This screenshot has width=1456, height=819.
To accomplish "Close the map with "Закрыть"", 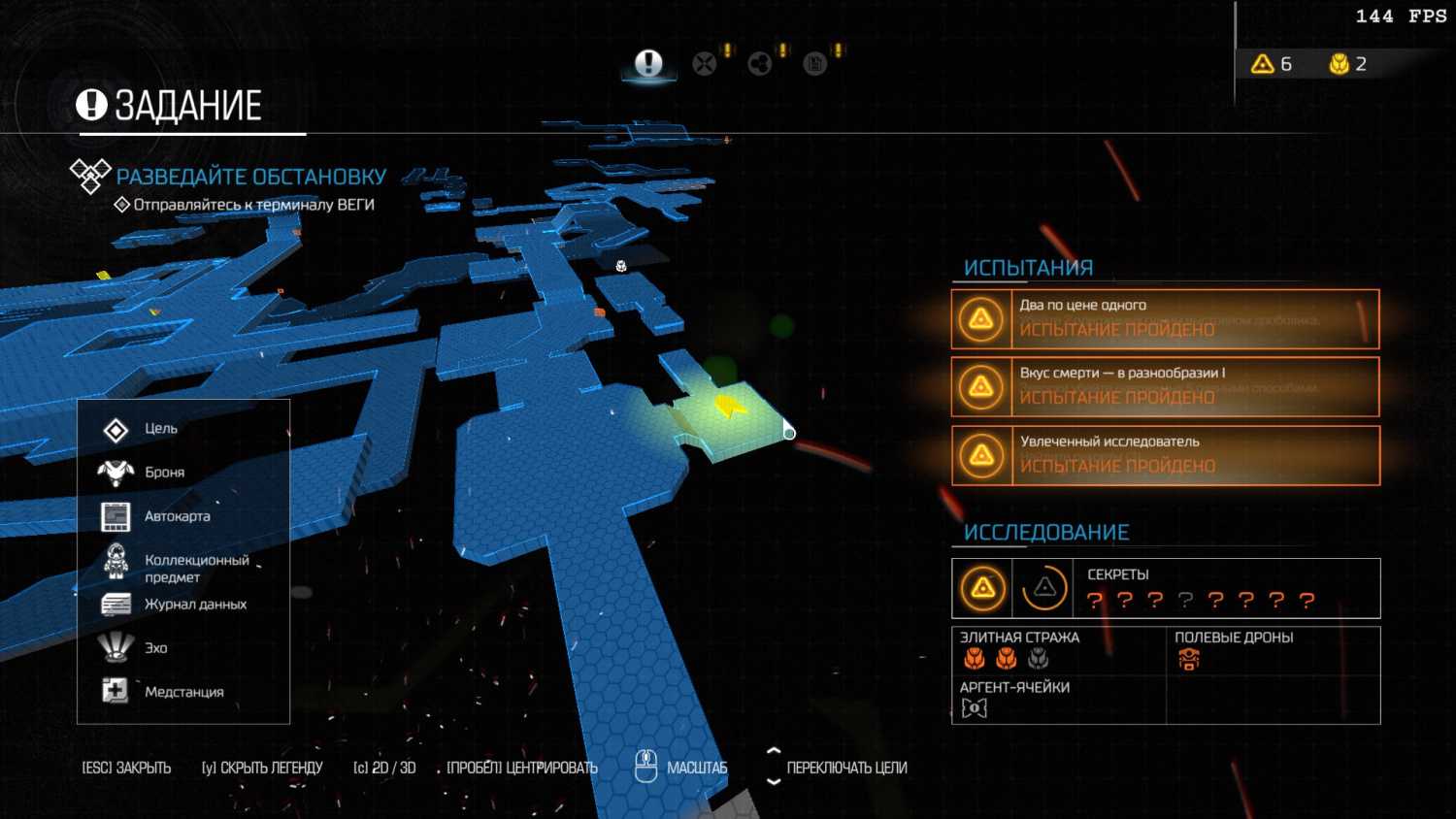I will click(126, 768).
